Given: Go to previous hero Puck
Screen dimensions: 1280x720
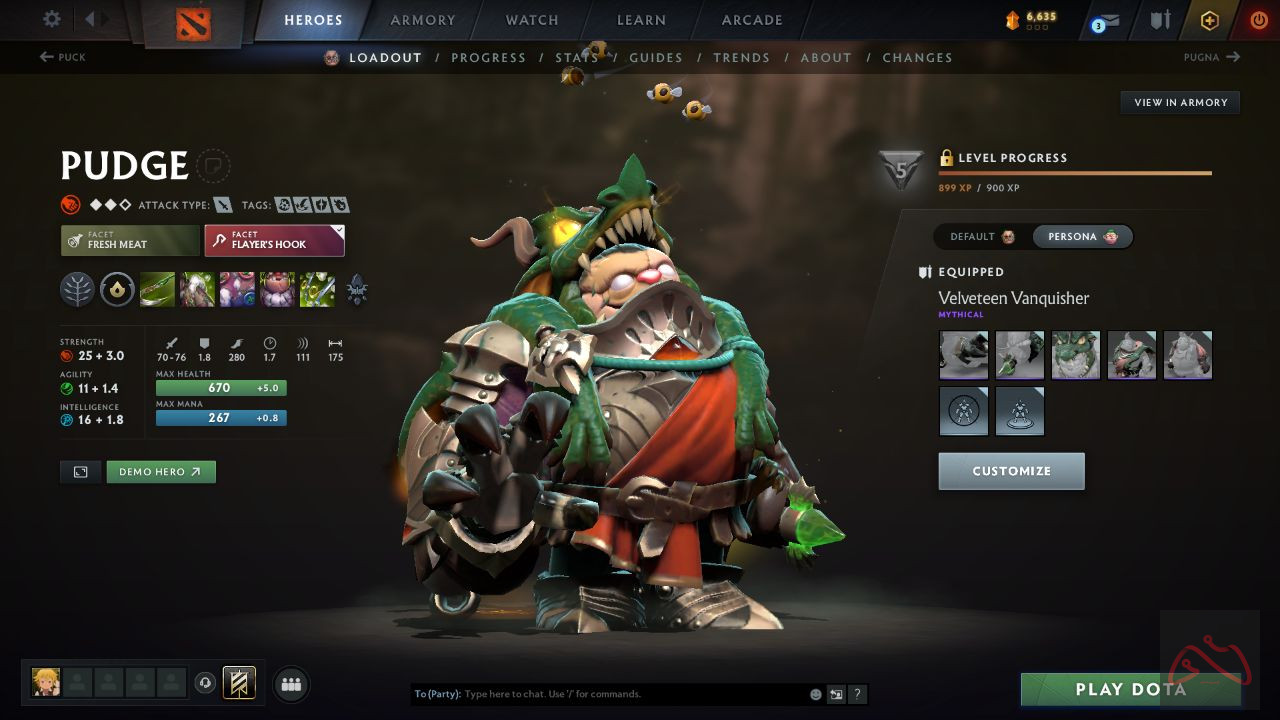Looking at the screenshot, I should click(63, 57).
